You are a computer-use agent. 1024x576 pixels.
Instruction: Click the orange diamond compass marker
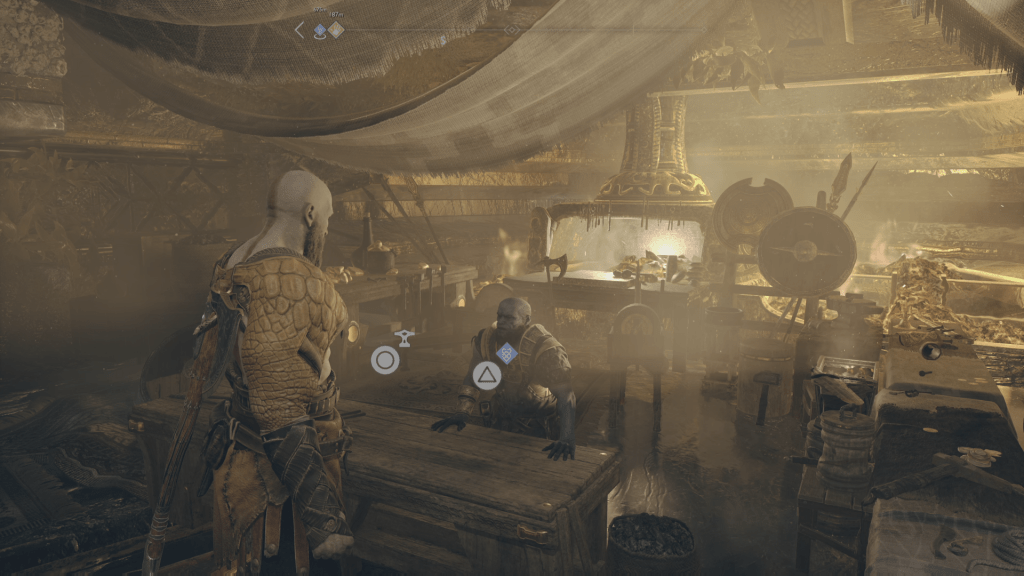(336, 30)
